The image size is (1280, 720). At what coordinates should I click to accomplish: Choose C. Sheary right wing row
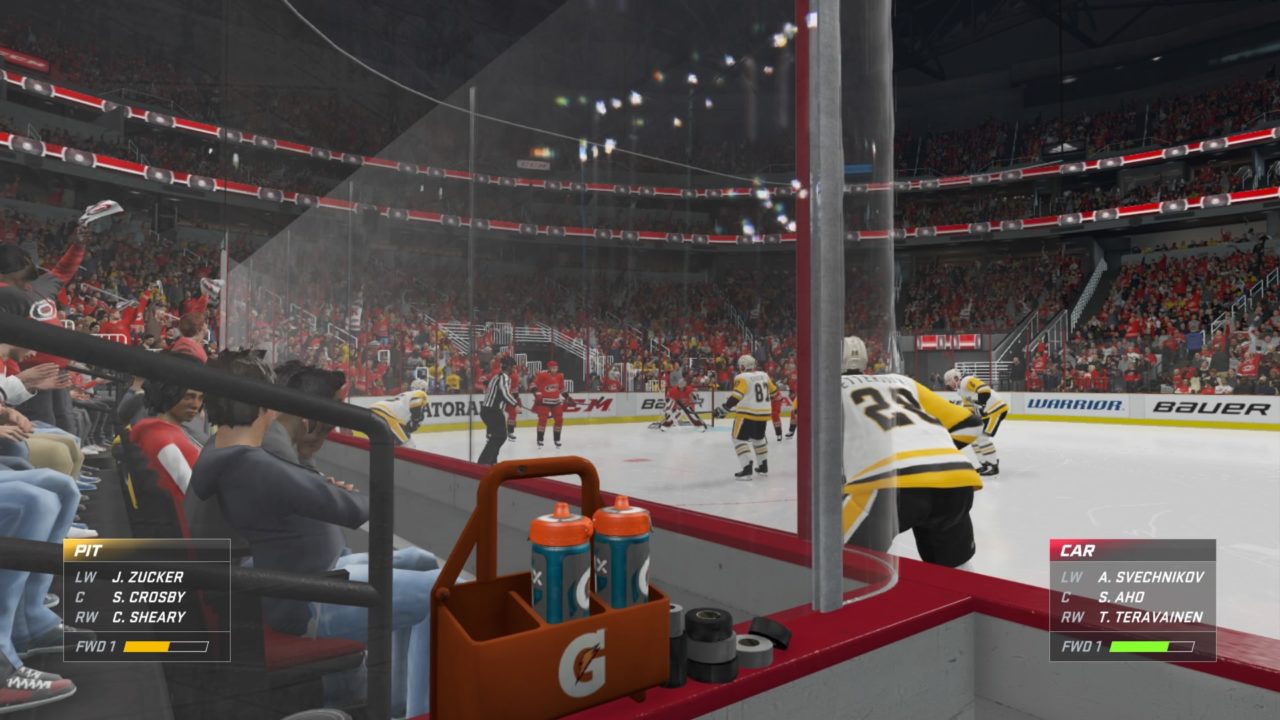coord(148,617)
